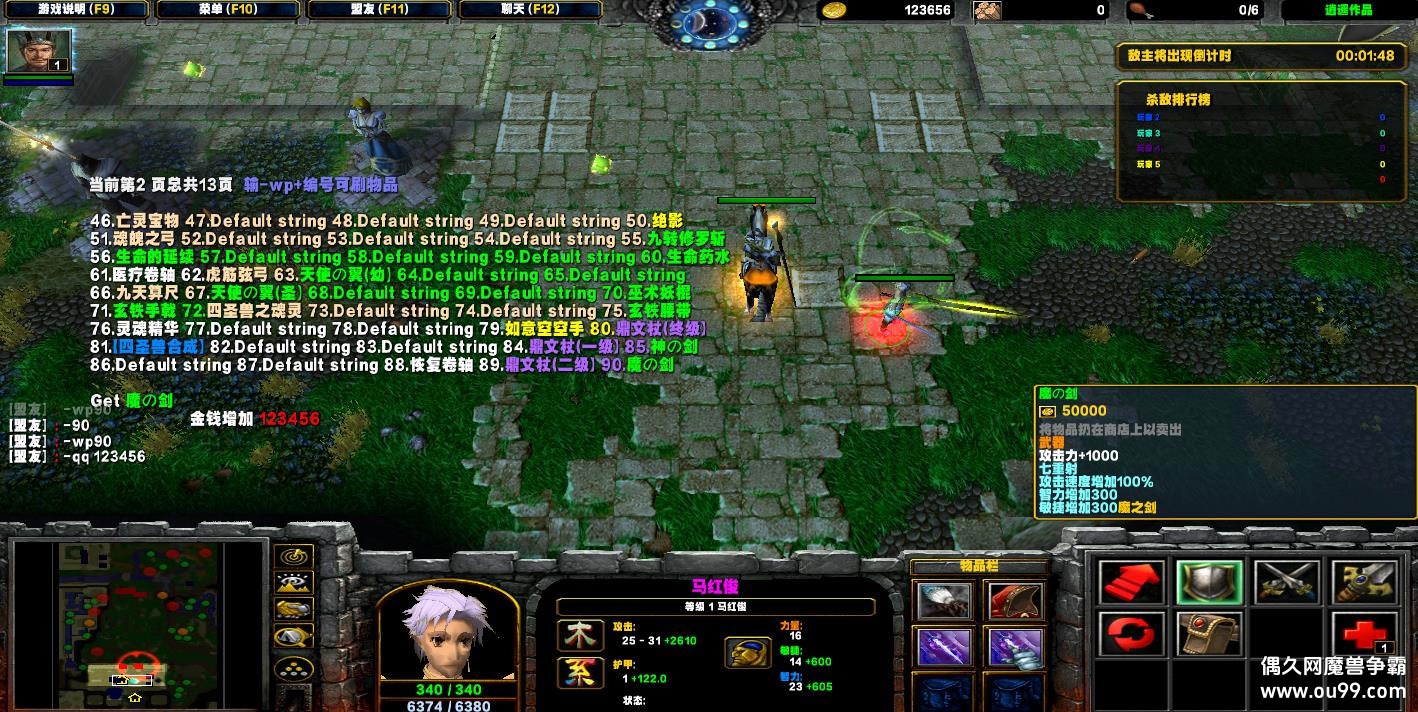Activate the red arrow command

1131,583
